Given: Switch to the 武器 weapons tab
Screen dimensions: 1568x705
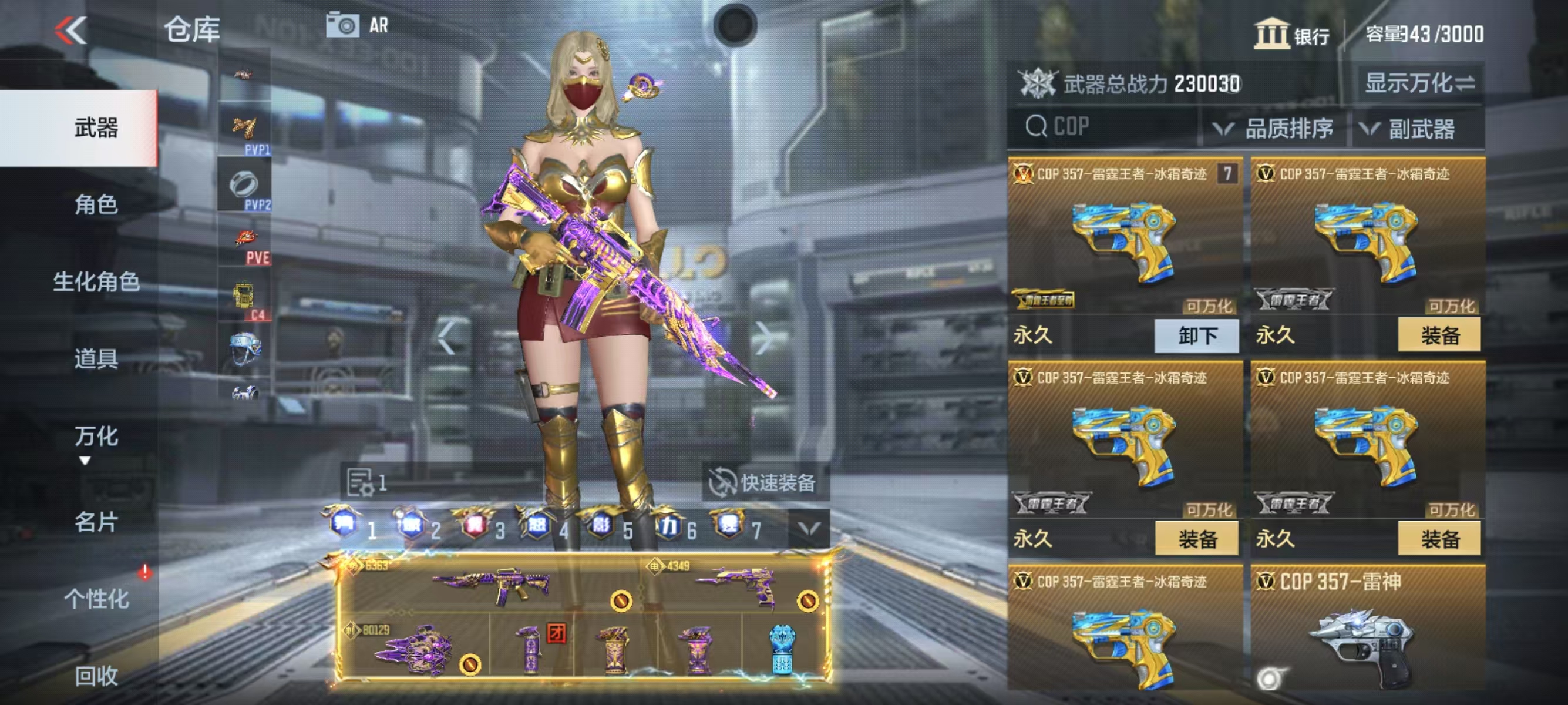Looking at the screenshot, I should tap(96, 128).
